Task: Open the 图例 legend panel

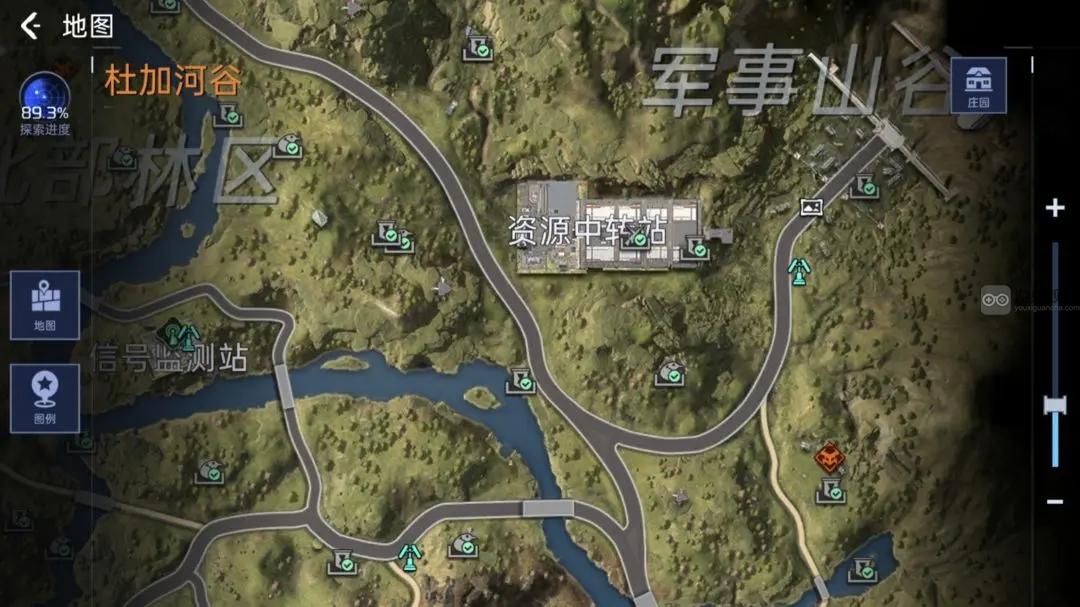Action: pos(44,397)
